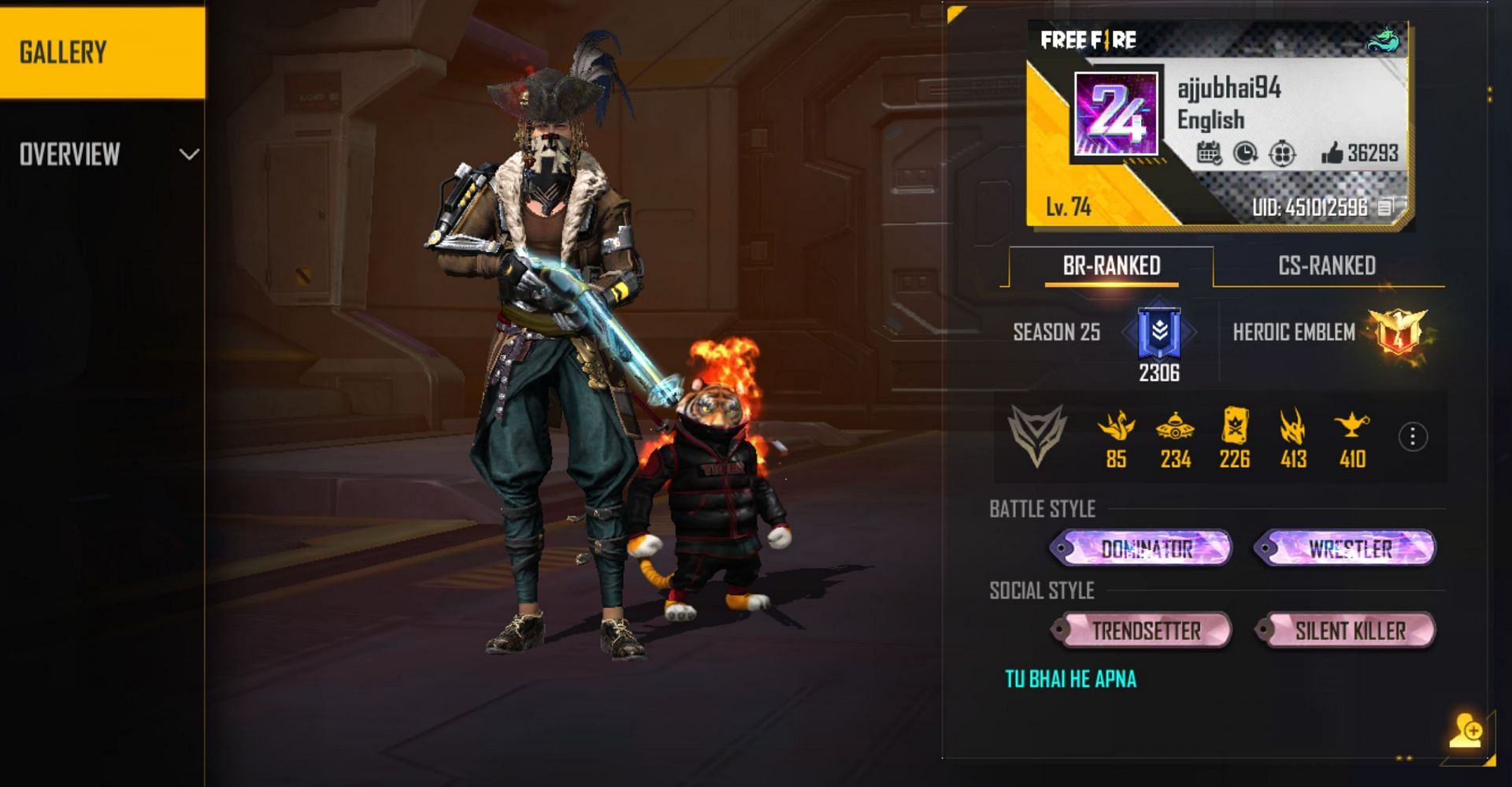Select the genie lamp badge showing 410
The width and height of the screenshot is (1512, 787).
point(1352,428)
